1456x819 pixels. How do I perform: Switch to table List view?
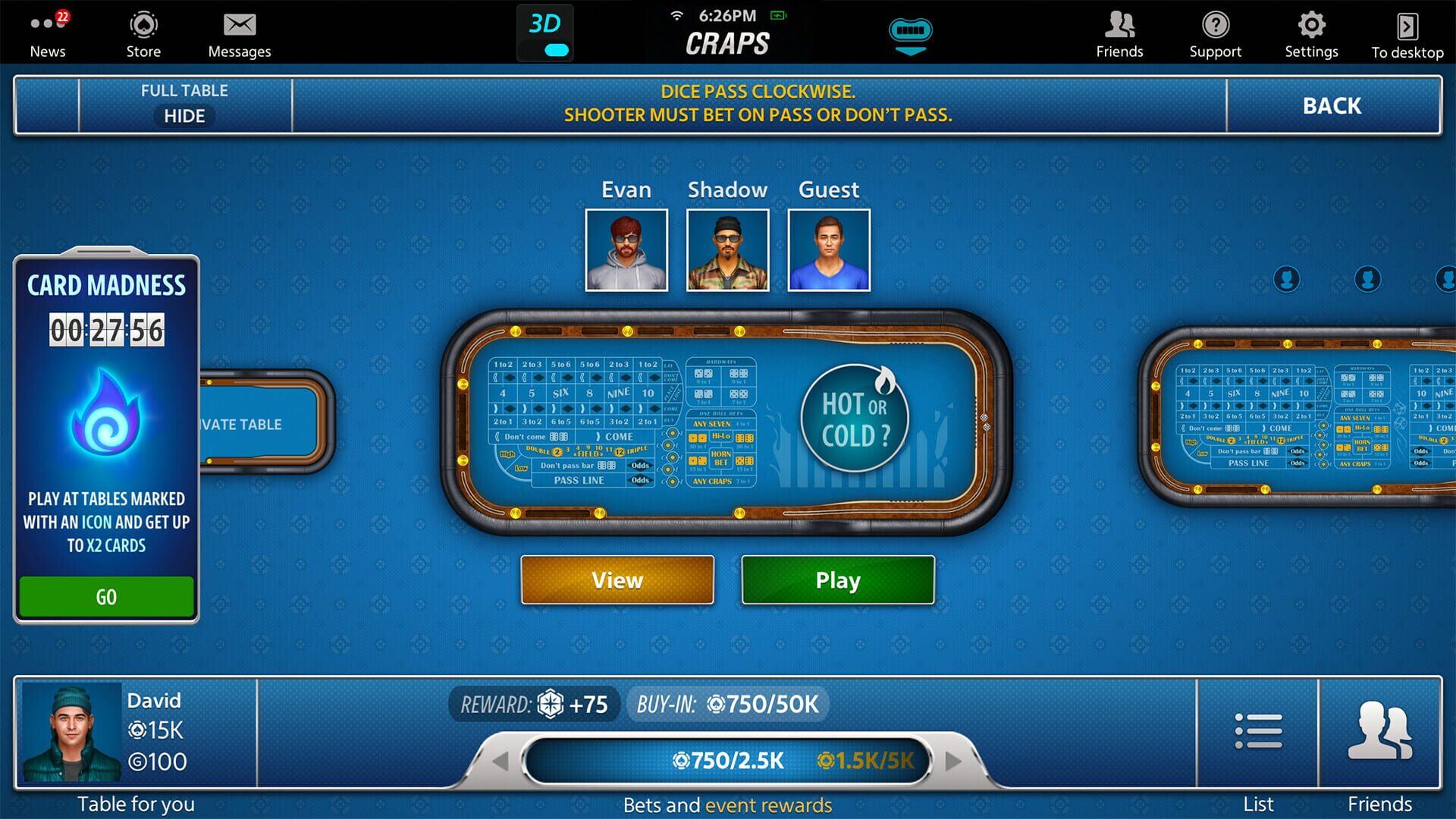[x=1258, y=730]
